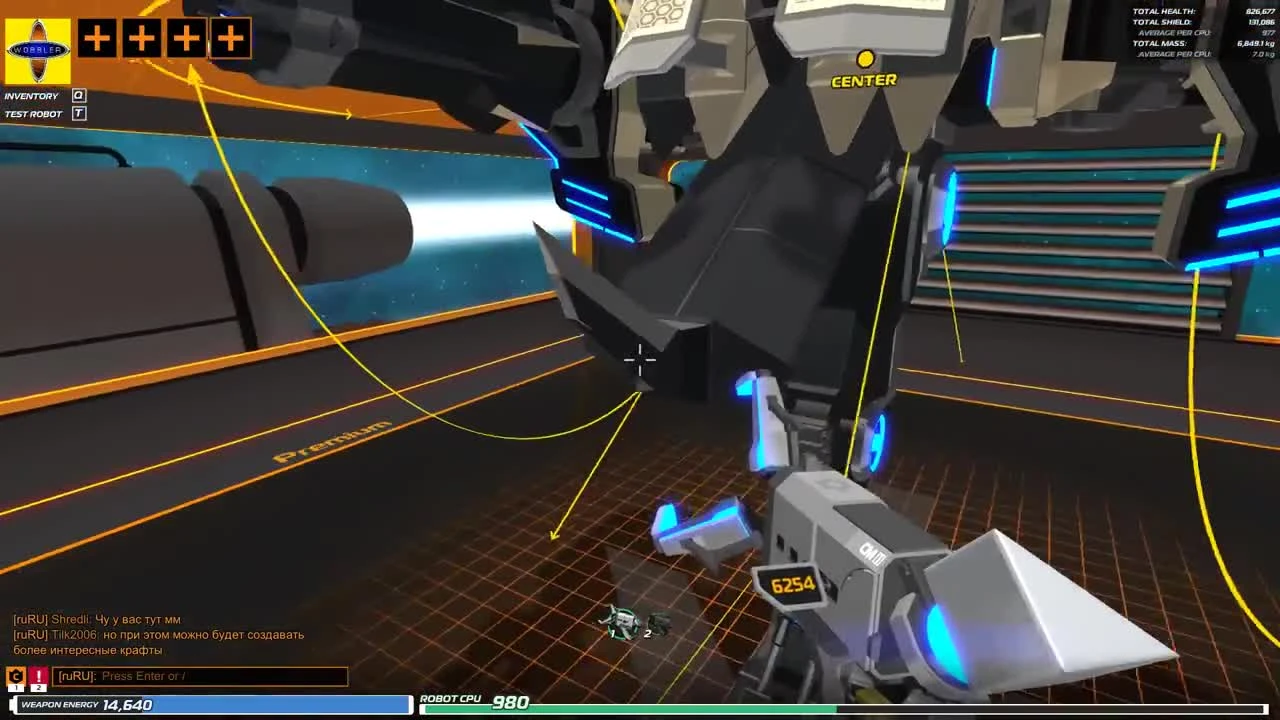Switch to chat channel tab 2

[x=37, y=687]
